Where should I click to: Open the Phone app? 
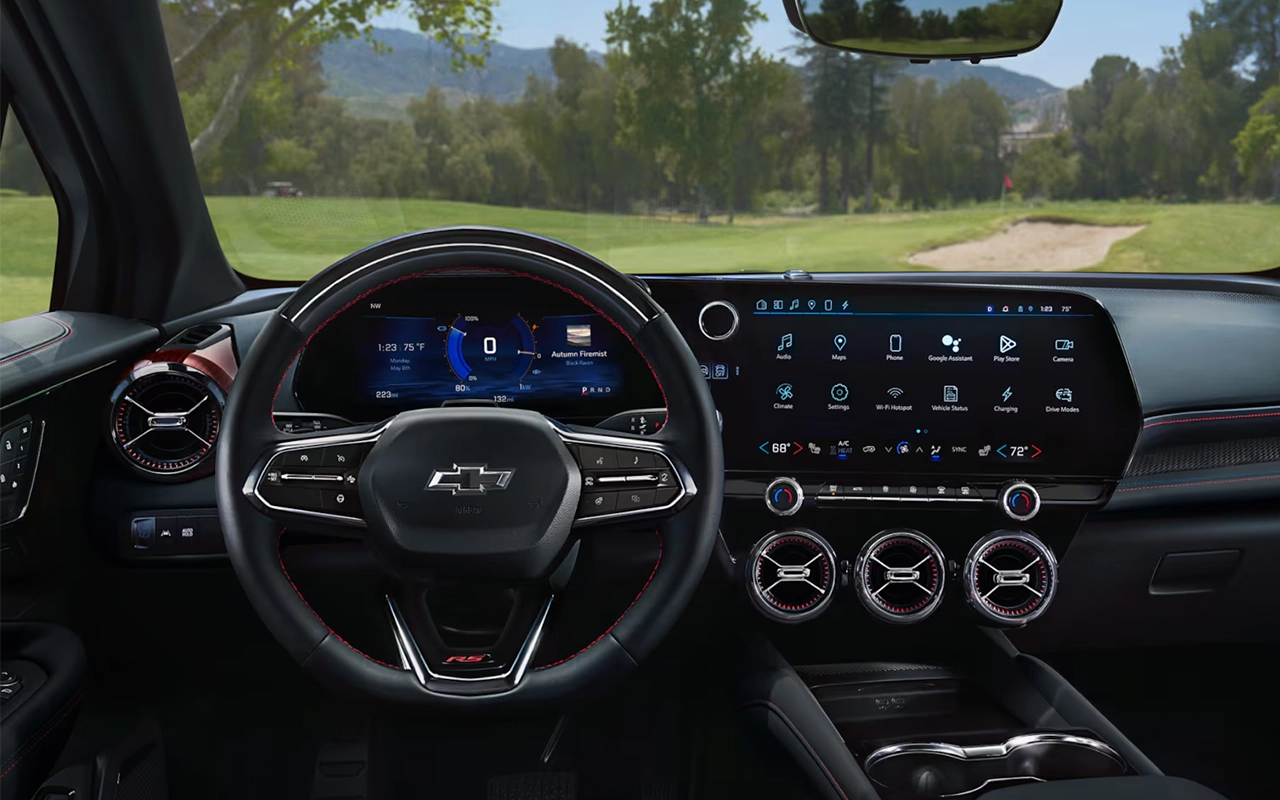tap(895, 343)
